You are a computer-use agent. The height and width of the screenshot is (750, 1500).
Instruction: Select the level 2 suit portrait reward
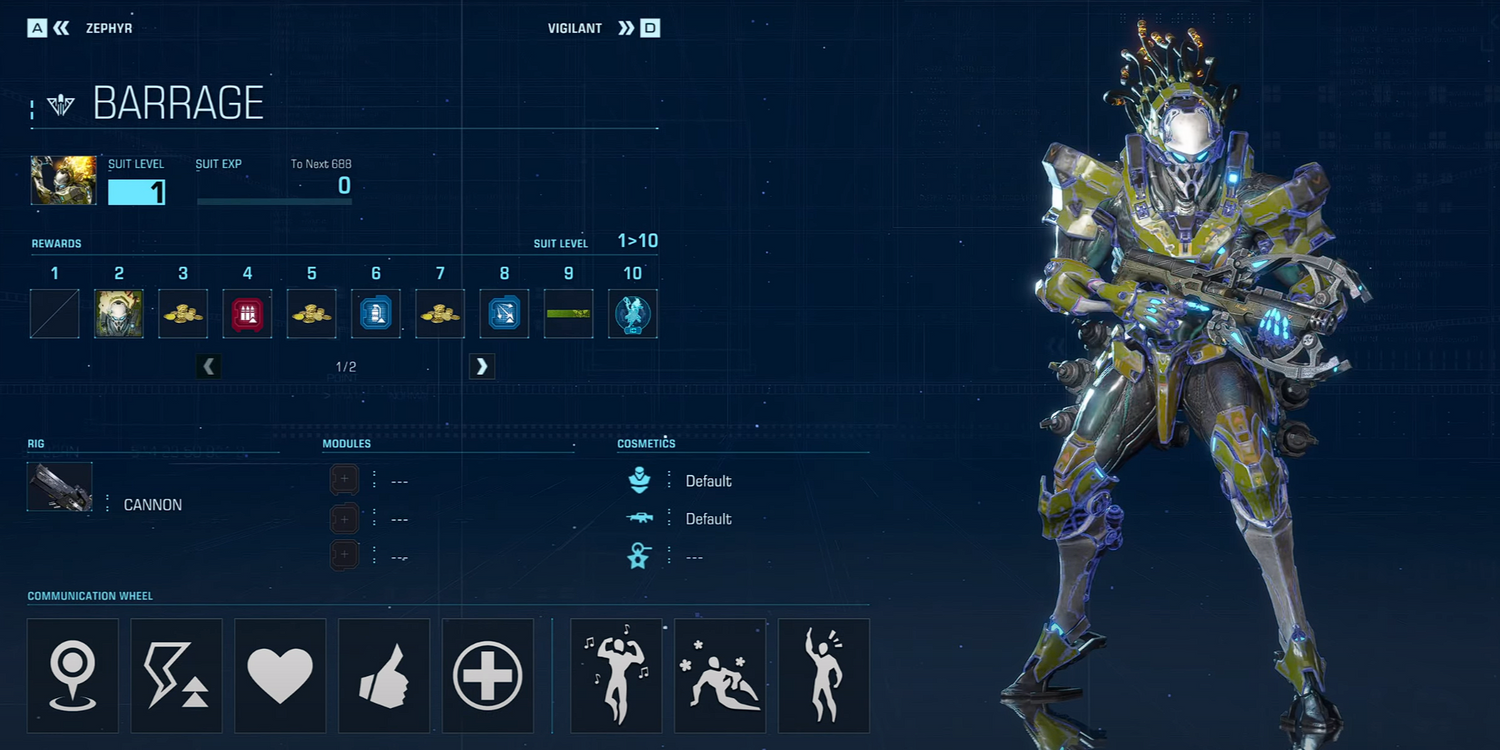click(119, 314)
